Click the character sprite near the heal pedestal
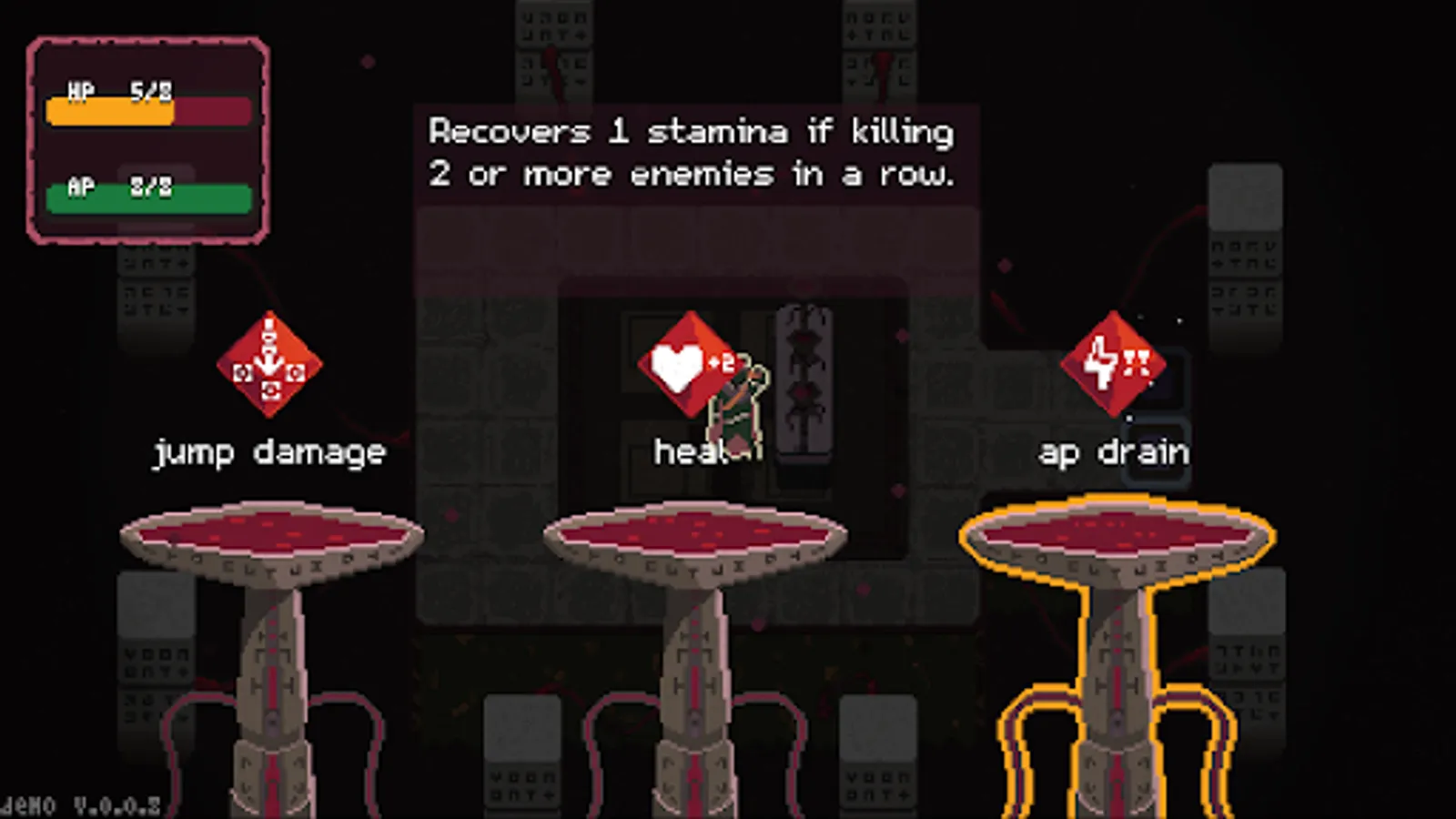Viewport: 1456px width, 819px height. [735, 409]
